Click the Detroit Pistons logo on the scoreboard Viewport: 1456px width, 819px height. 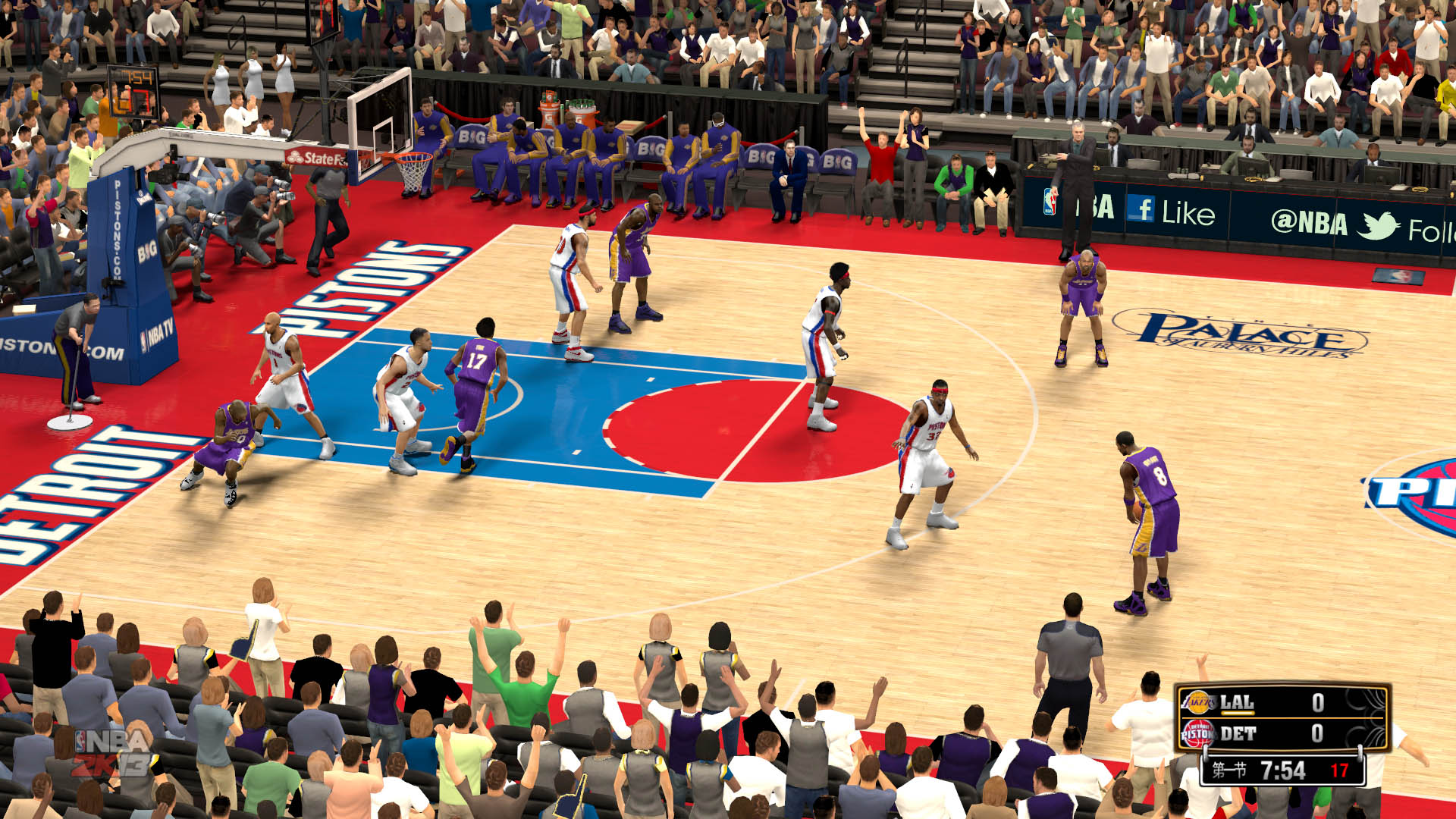pyautogui.click(x=1198, y=733)
